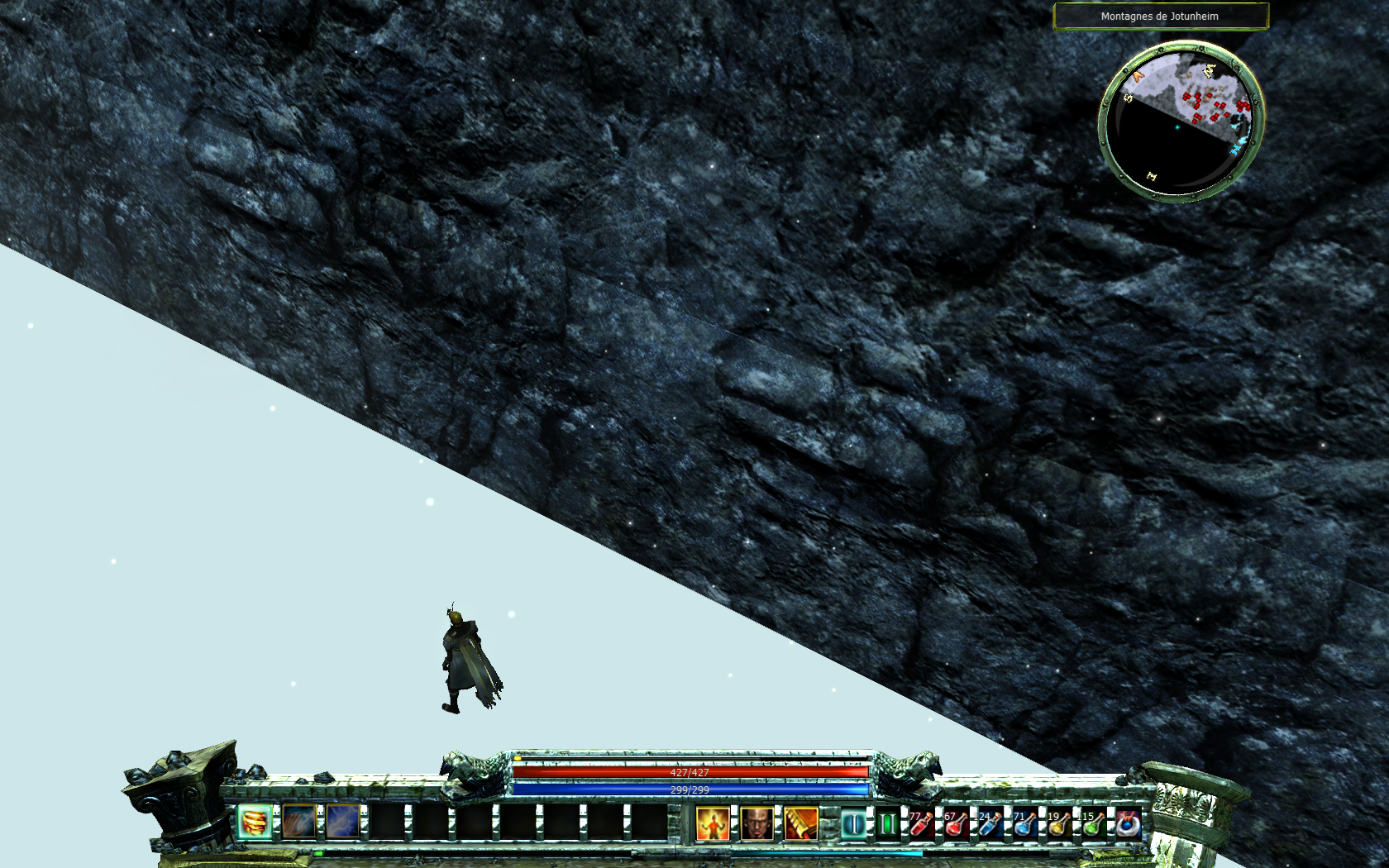This screenshot has width=1389, height=868.
Task: Switch to weapon set II
Action: 887,824
